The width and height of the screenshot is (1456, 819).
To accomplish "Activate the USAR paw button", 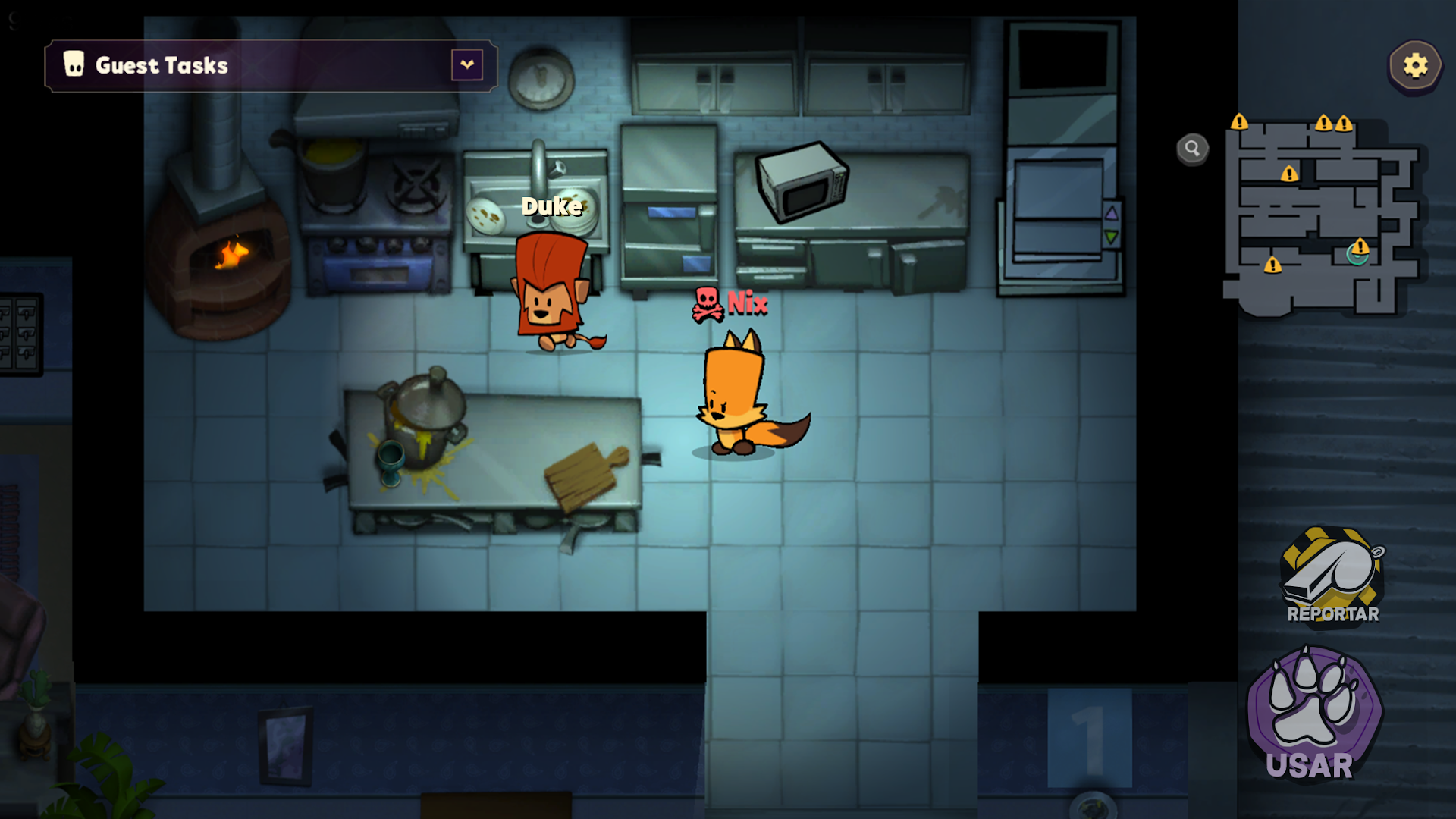I will [x=1314, y=713].
